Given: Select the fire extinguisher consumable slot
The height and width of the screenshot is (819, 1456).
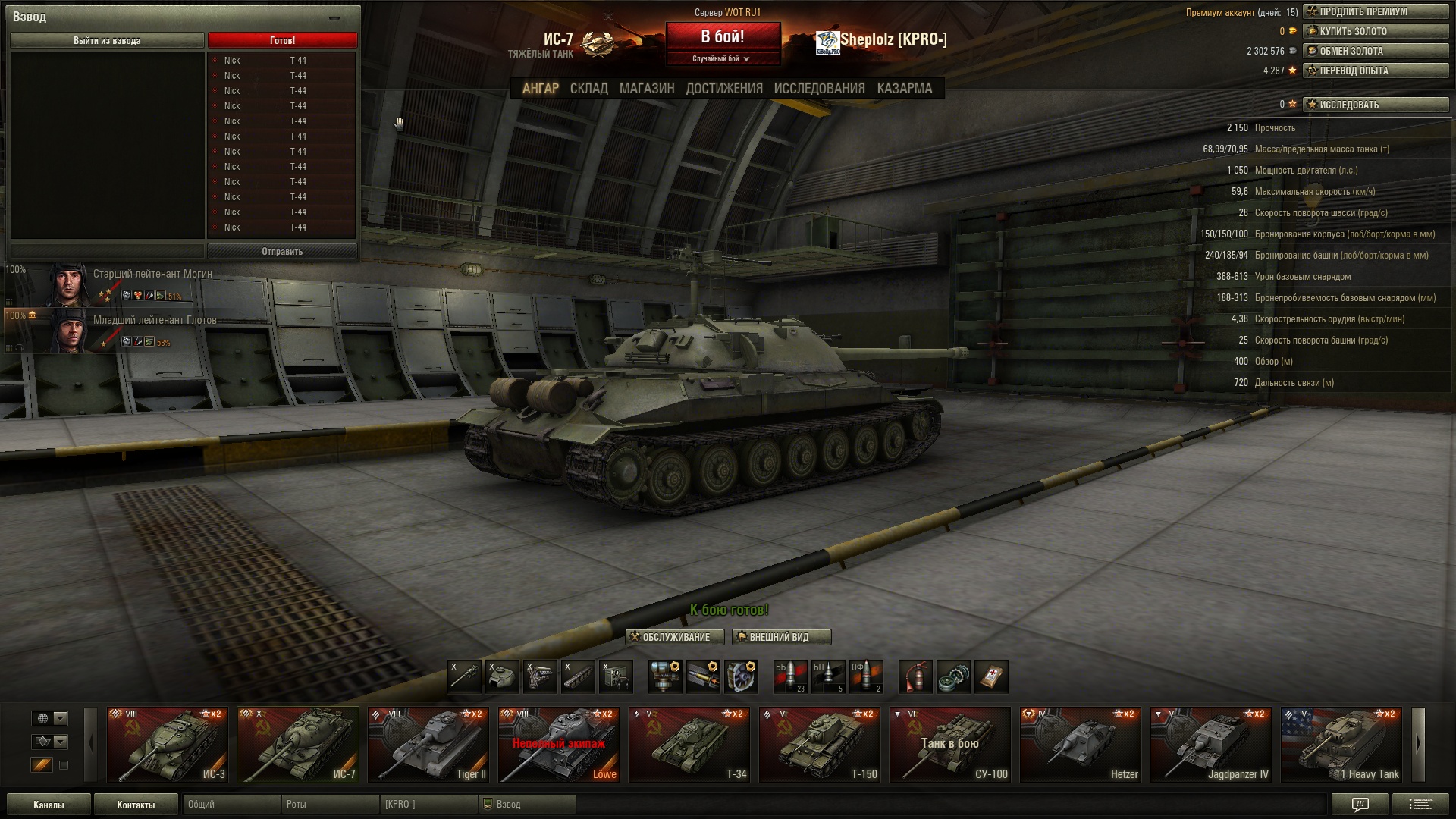Looking at the screenshot, I should [x=915, y=676].
